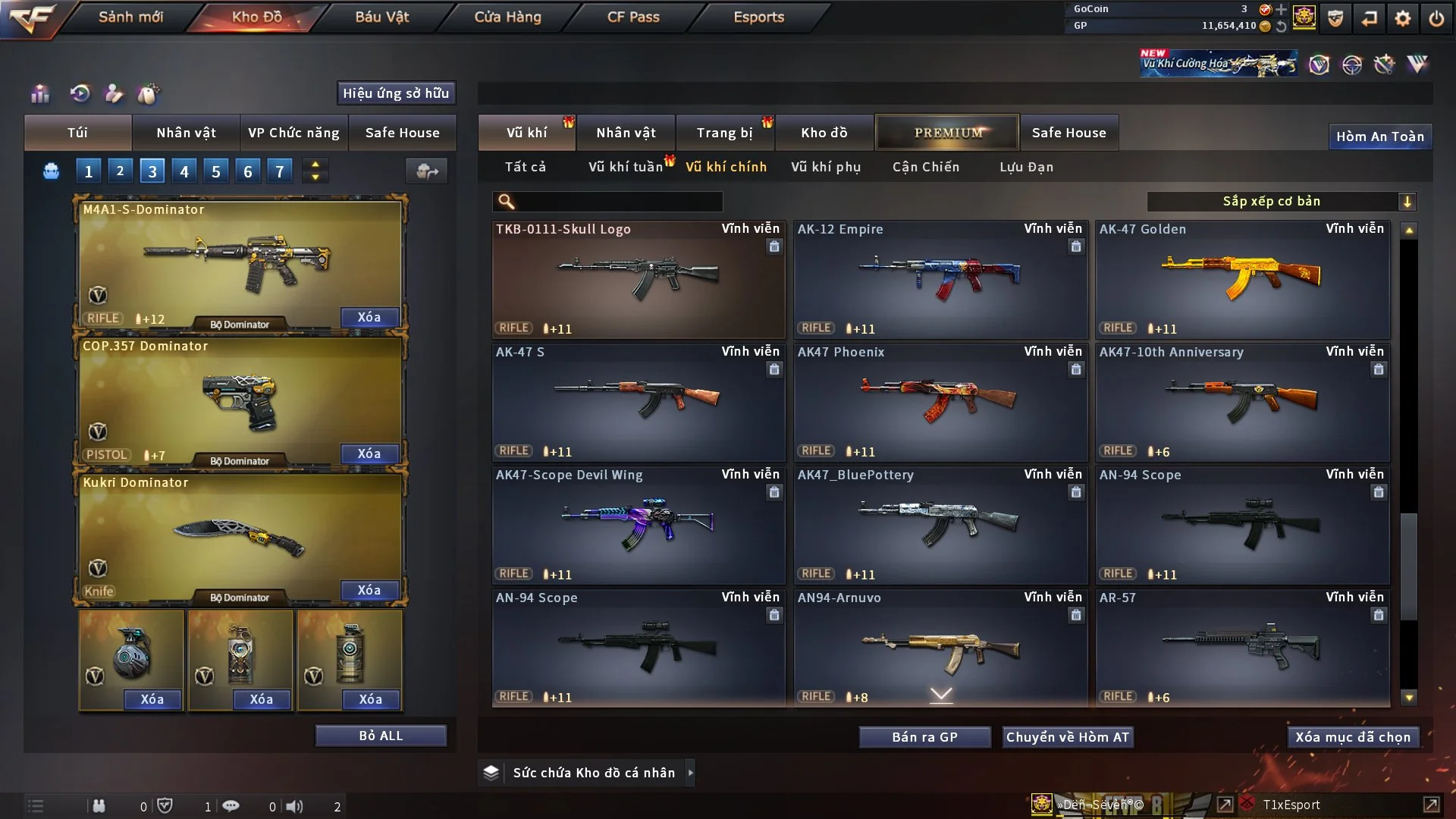Select the AK-47 Golden rifle
Image resolution: width=1456 pixels, height=819 pixels.
point(1242,279)
